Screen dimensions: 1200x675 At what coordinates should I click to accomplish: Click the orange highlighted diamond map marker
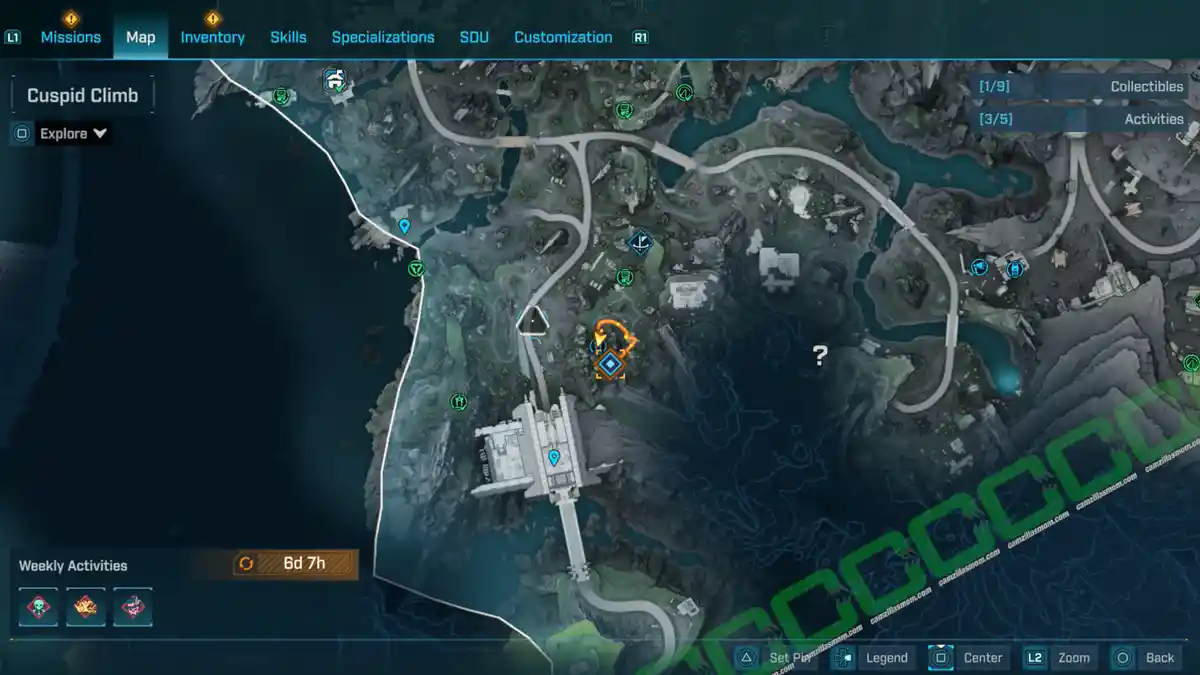[x=608, y=364]
